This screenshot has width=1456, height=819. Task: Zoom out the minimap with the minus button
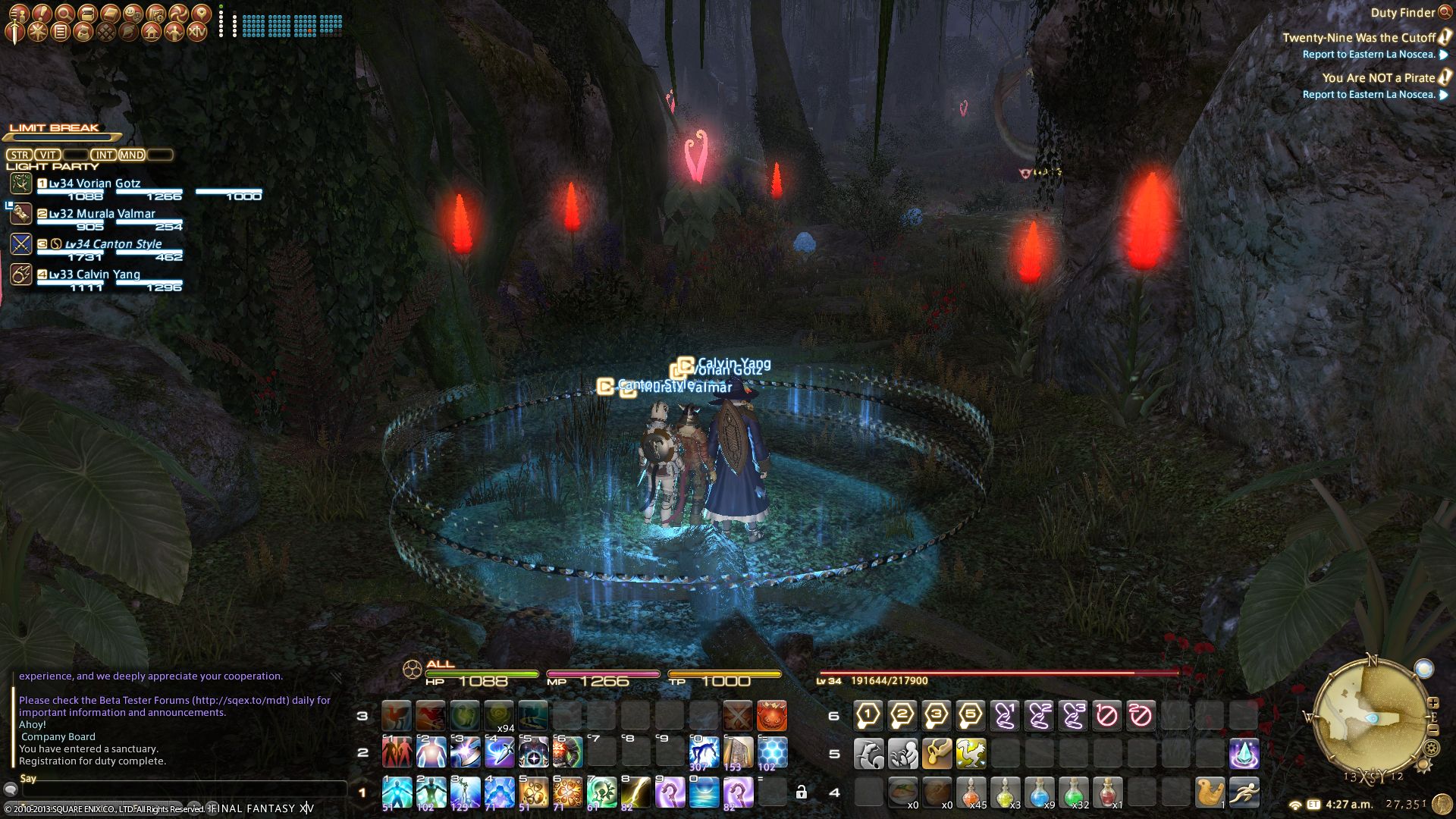click(1432, 730)
